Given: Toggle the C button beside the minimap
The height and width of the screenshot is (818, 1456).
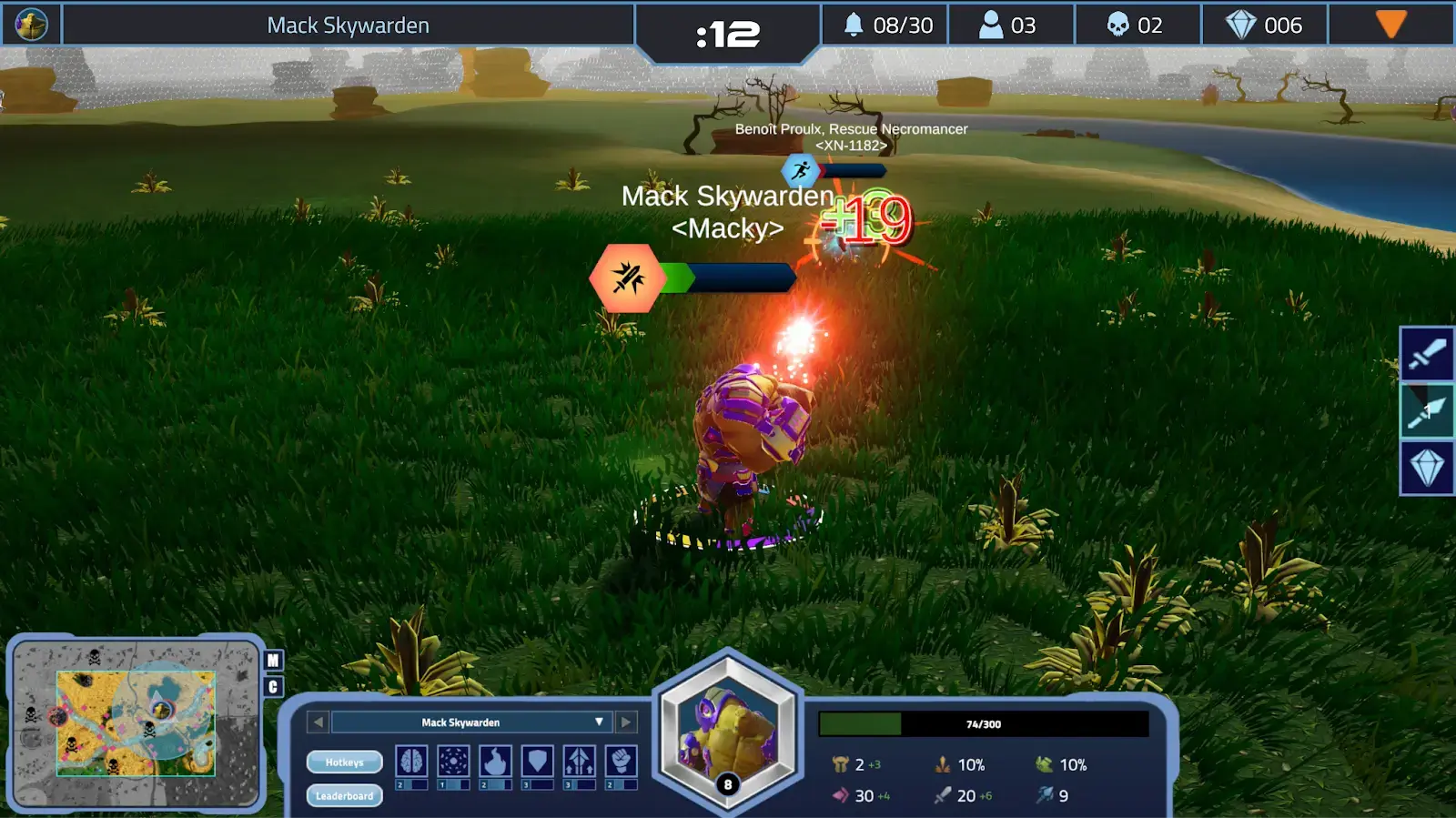Looking at the screenshot, I should 273,687.
